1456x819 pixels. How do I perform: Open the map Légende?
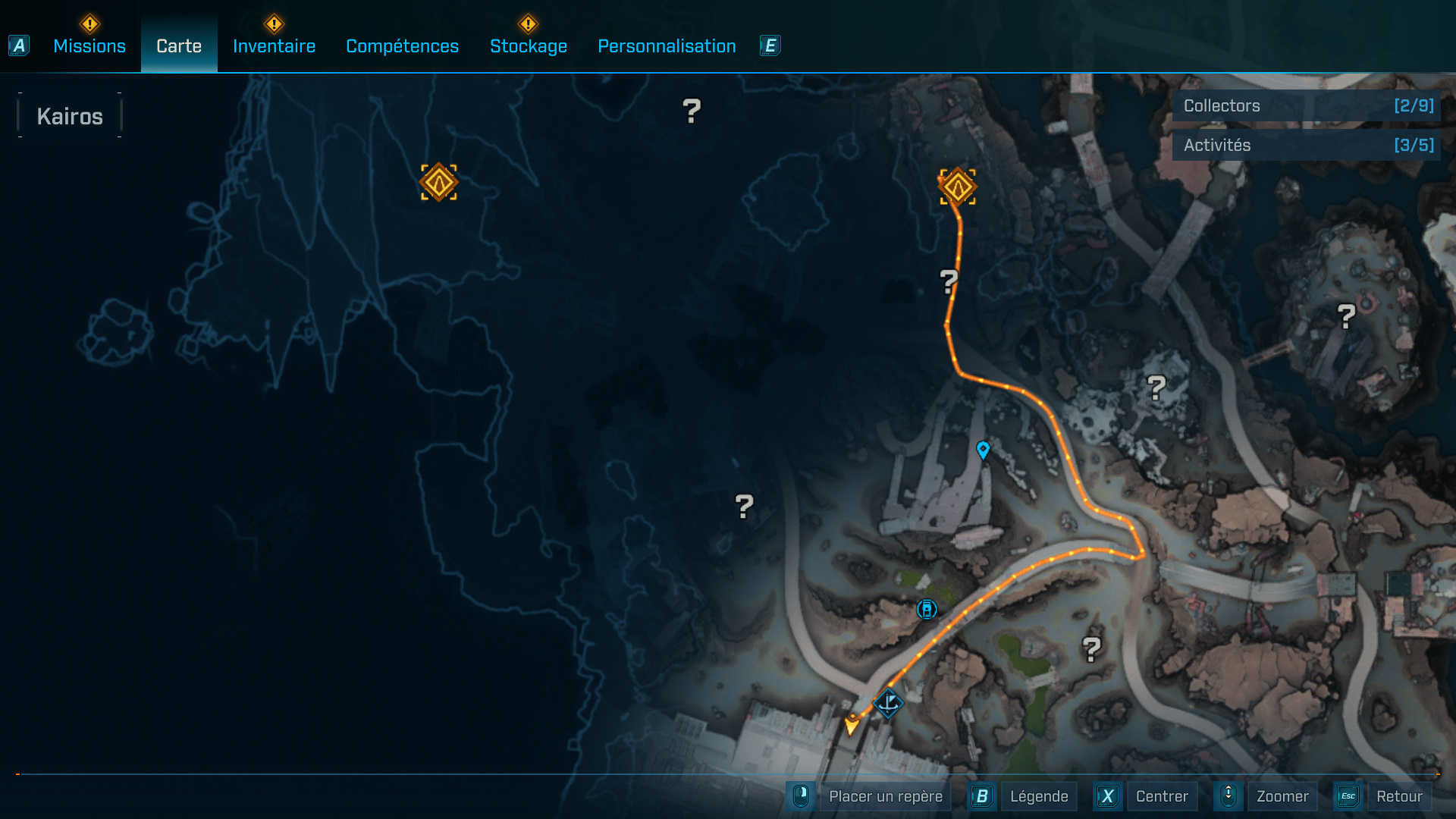pyautogui.click(x=1038, y=796)
